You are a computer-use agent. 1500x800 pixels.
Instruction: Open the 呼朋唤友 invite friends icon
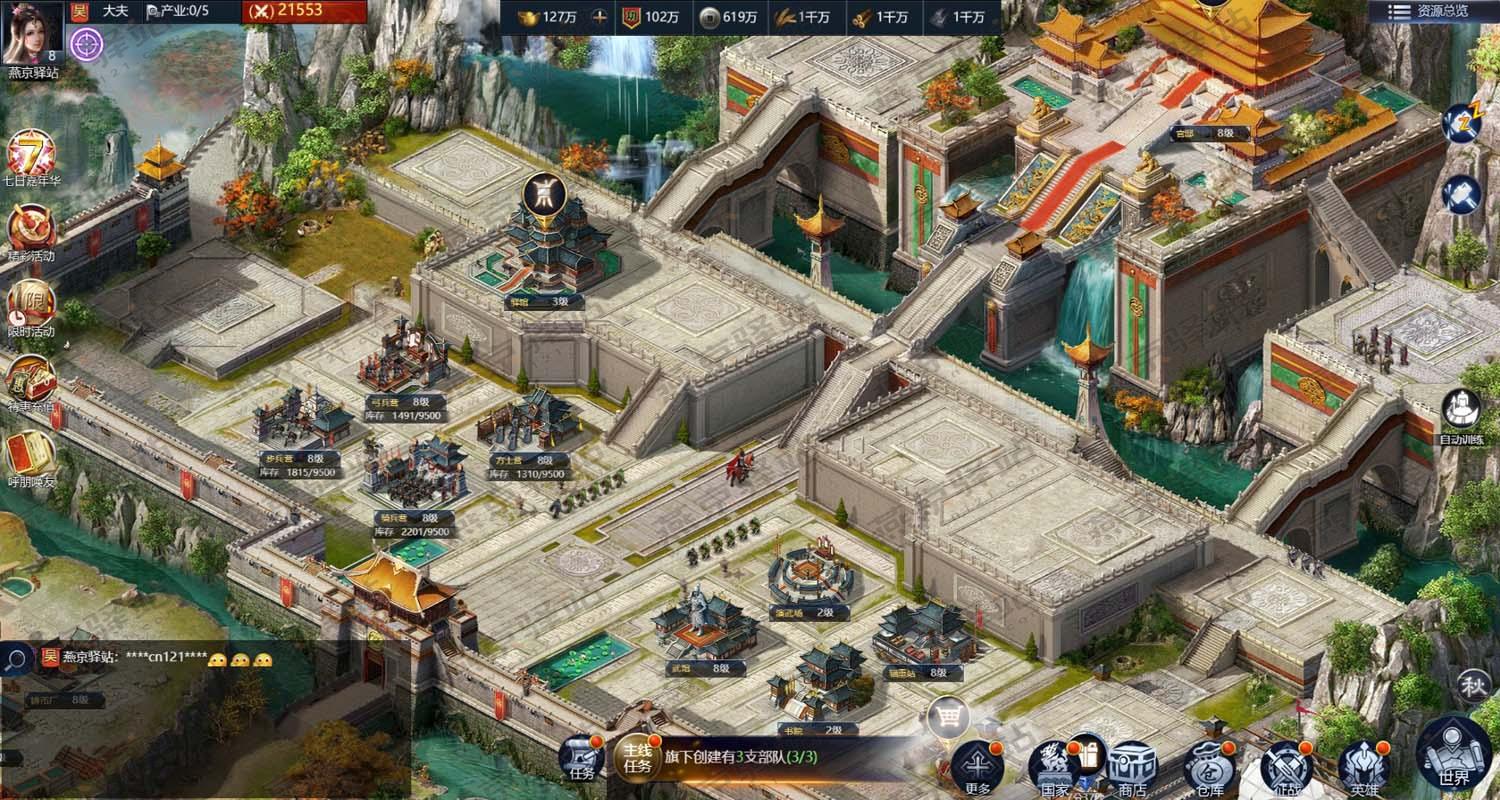pos(31,455)
